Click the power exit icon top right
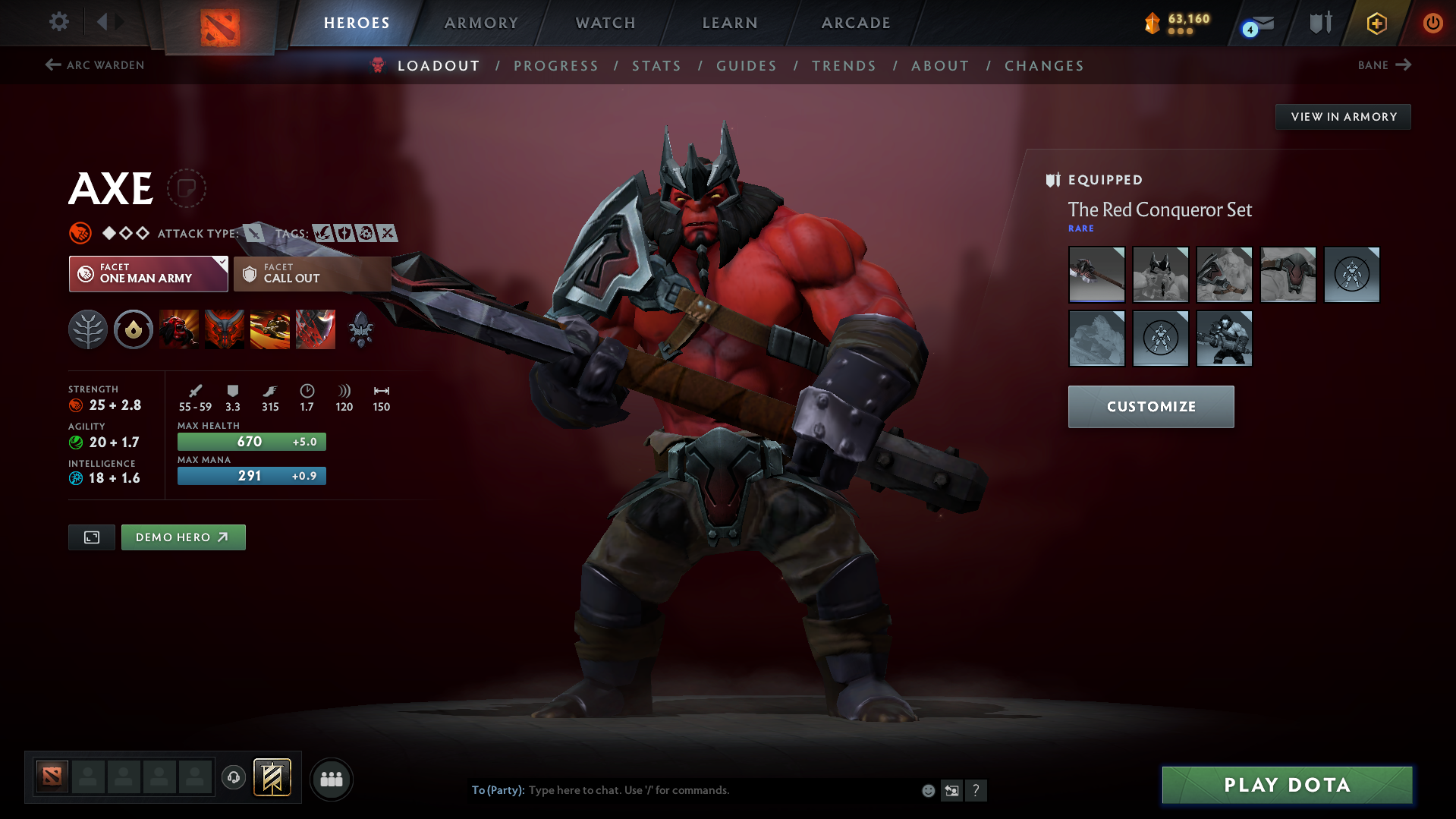 point(1432,24)
